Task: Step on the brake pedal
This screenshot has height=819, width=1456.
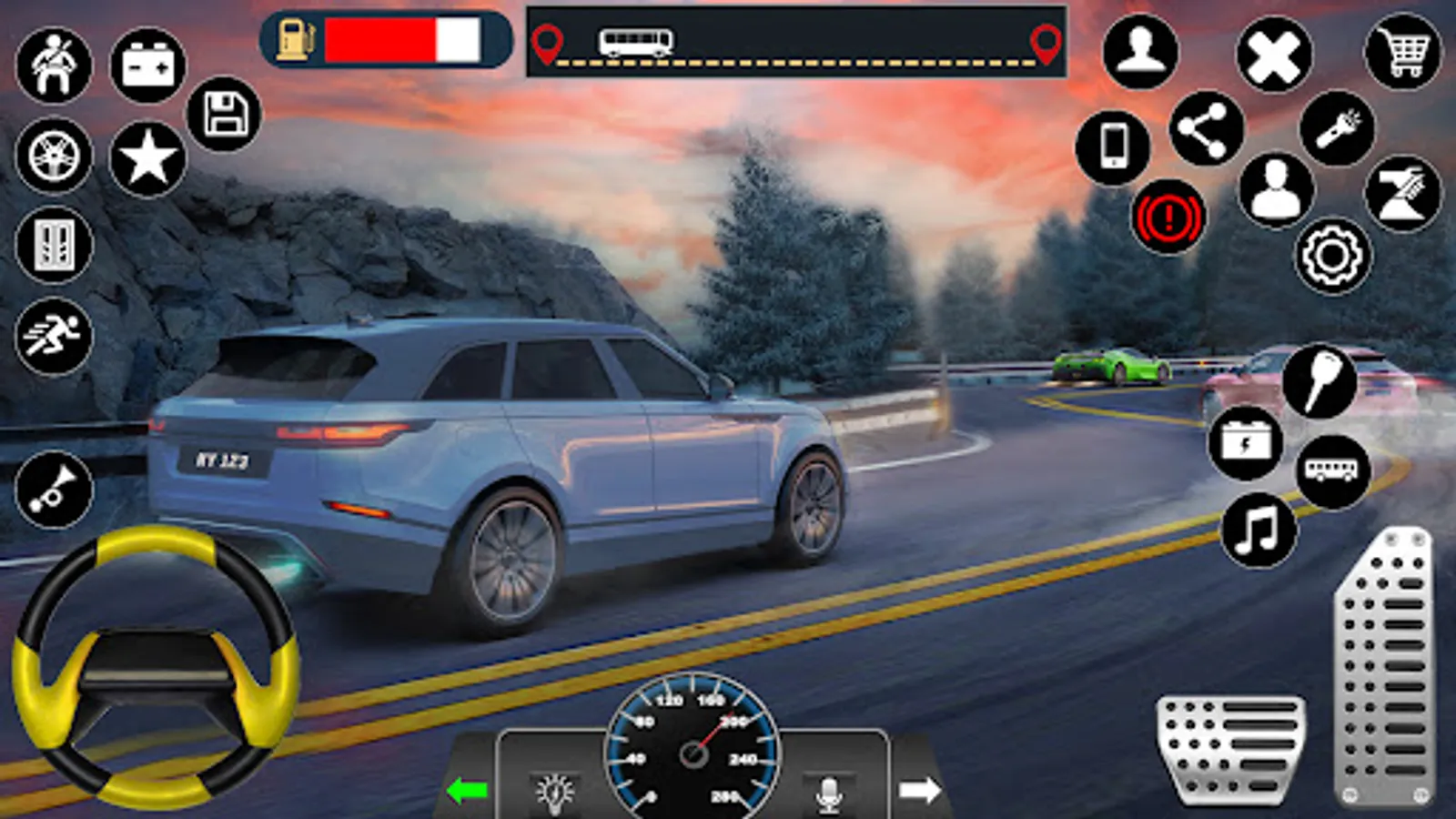Action: click(1231, 749)
